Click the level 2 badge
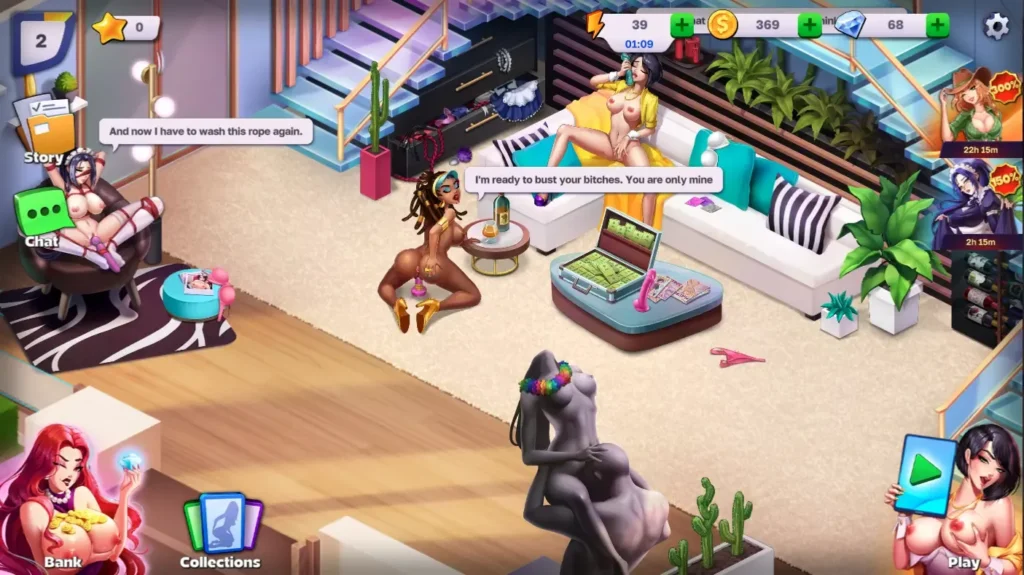The image size is (1024, 575). click(41, 41)
